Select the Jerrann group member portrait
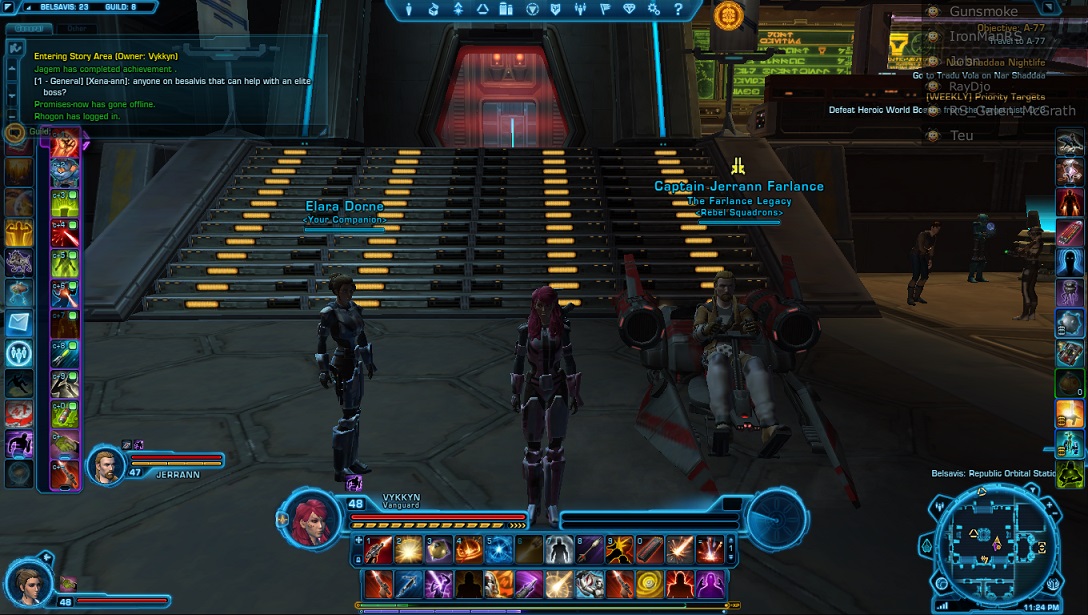The image size is (1088, 615). click(x=105, y=464)
